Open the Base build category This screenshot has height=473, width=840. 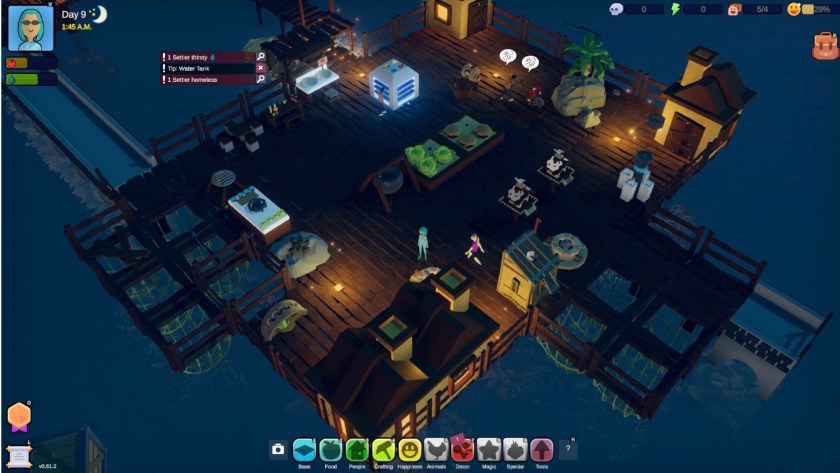[x=304, y=450]
